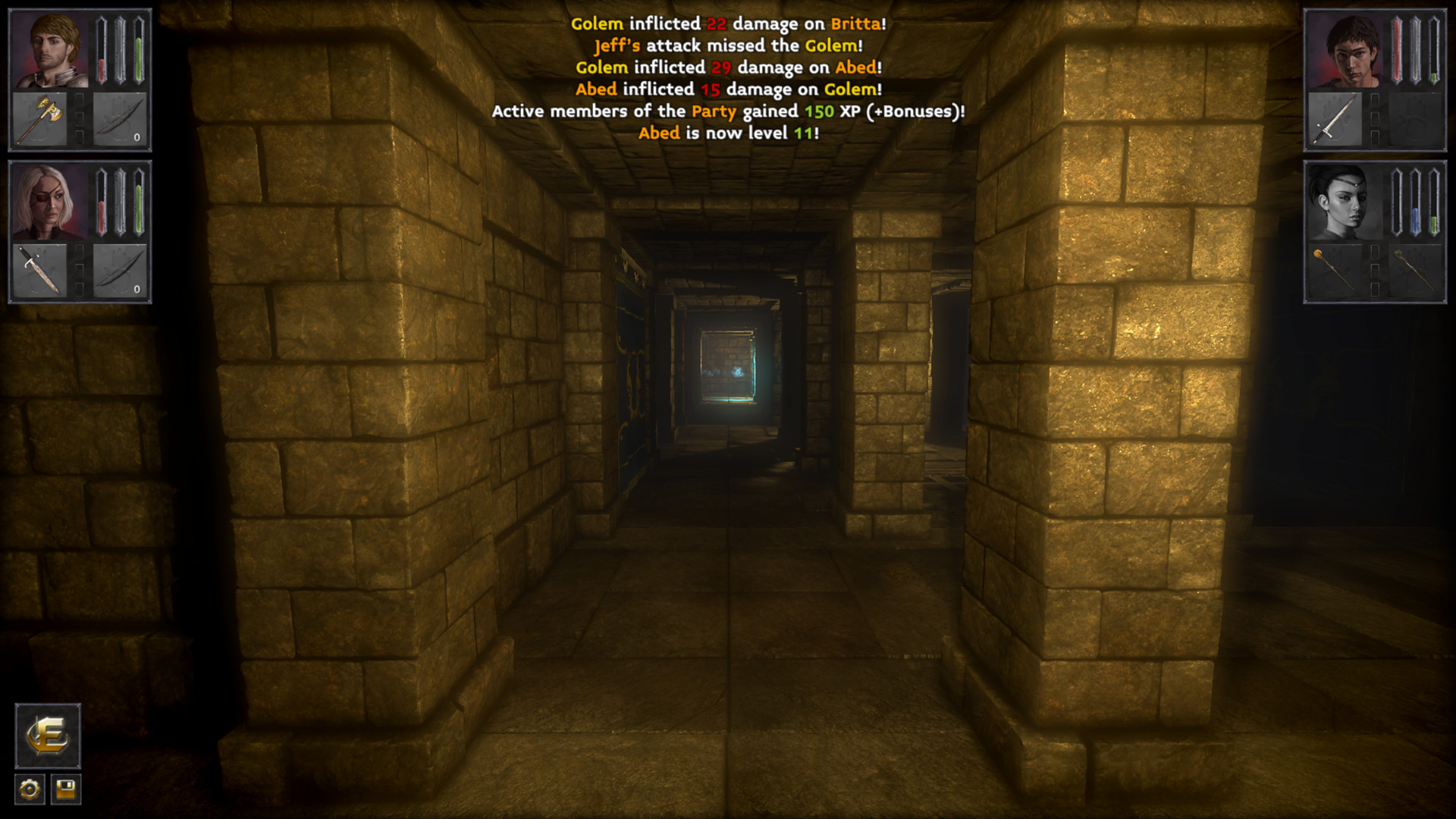The width and height of the screenshot is (1456, 819).
Task: Select Jeff's battle axe weapon
Action: (x=39, y=118)
